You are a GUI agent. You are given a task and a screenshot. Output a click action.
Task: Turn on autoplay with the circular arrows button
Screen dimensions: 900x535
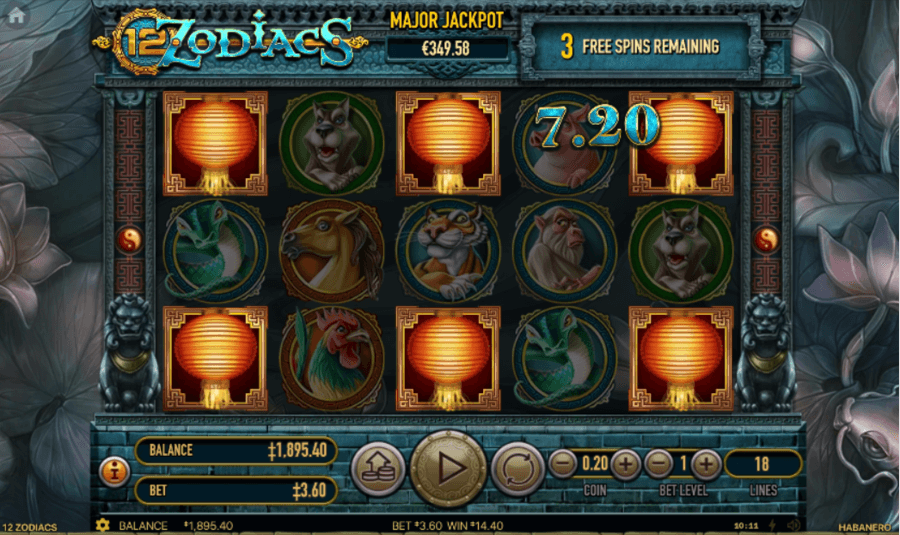point(517,467)
